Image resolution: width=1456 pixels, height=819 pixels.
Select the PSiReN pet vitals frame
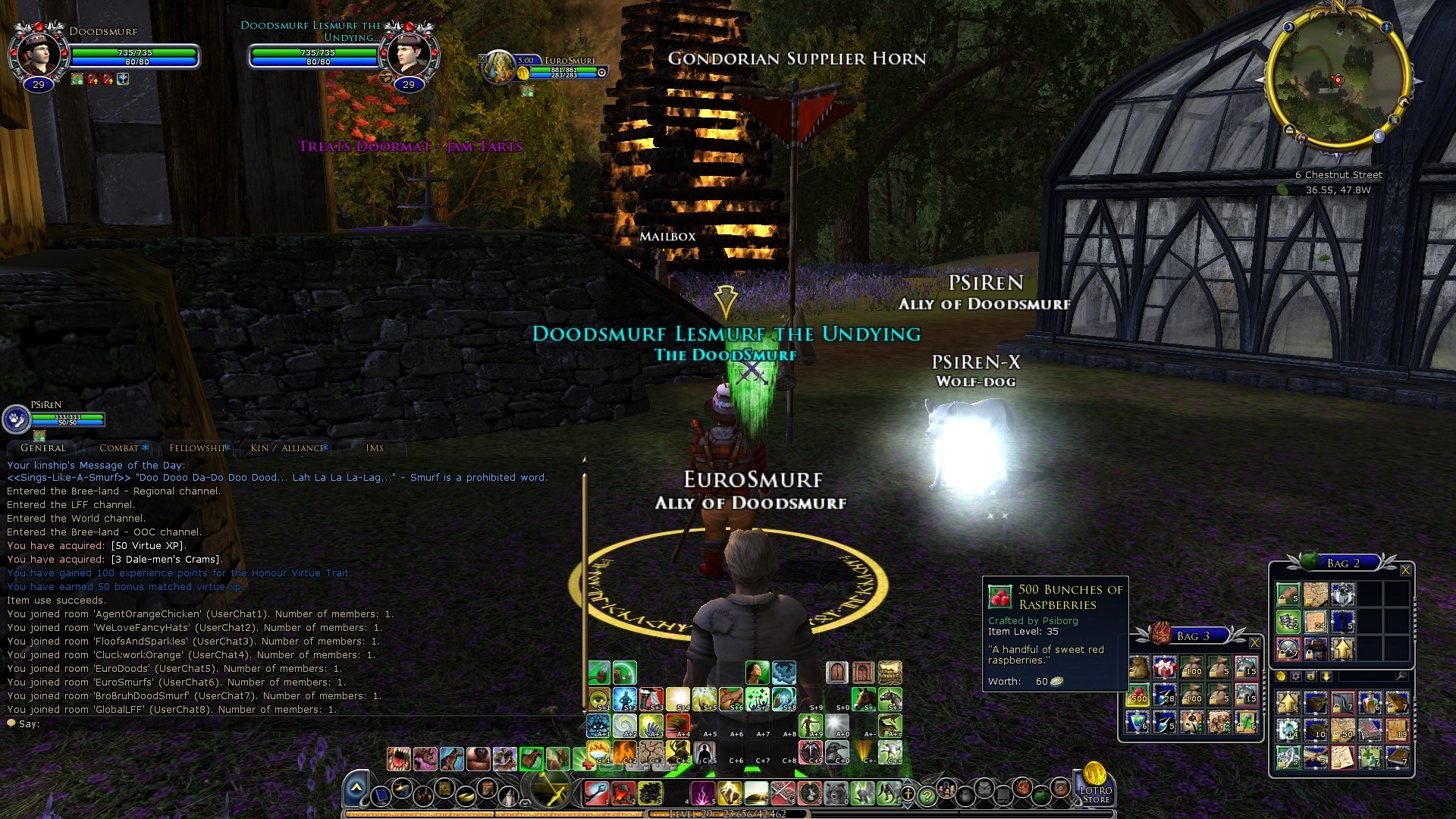[53, 417]
